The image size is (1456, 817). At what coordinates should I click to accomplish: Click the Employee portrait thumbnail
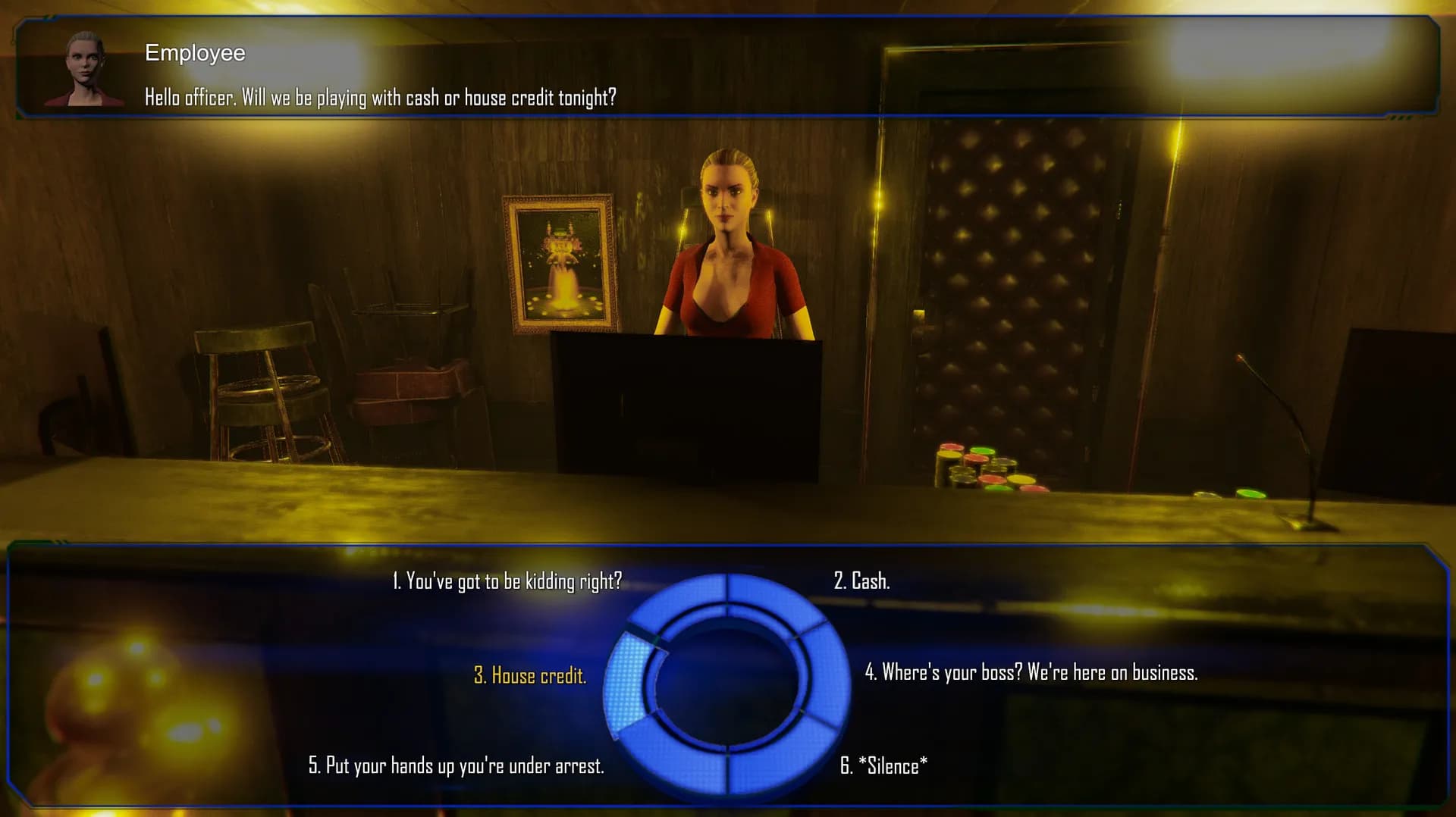(x=88, y=67)
